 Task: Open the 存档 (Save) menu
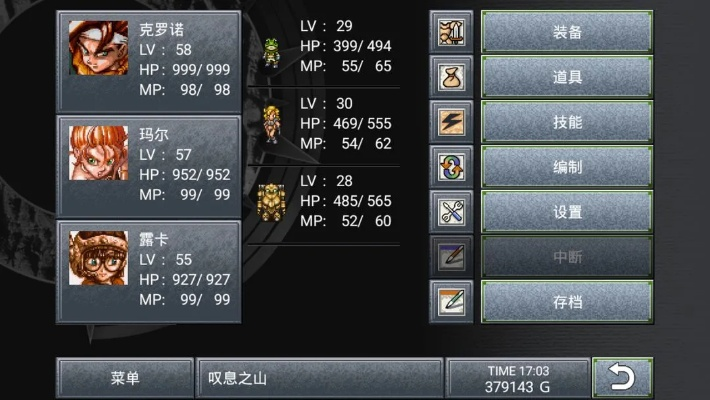click(x=567, y=301)
